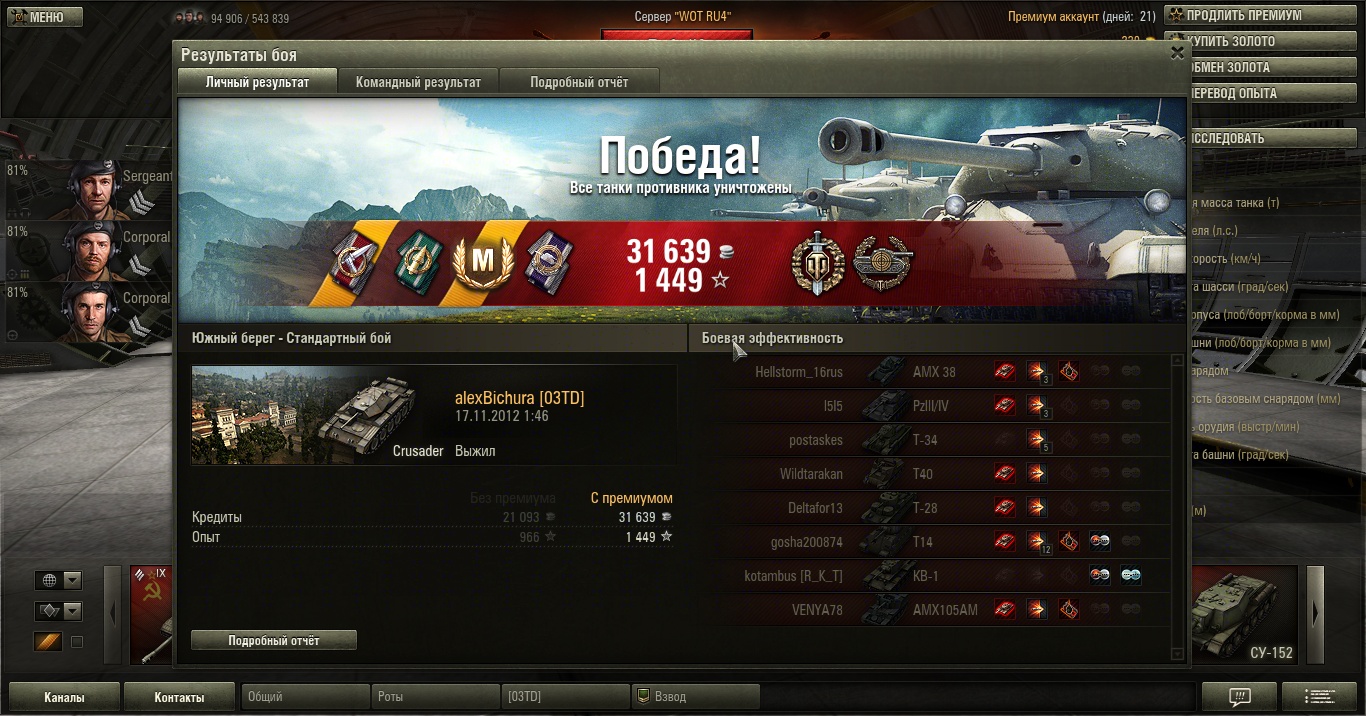1366x716 pixels.
Task: Close the battle results window
Action: pos(1177,54)
